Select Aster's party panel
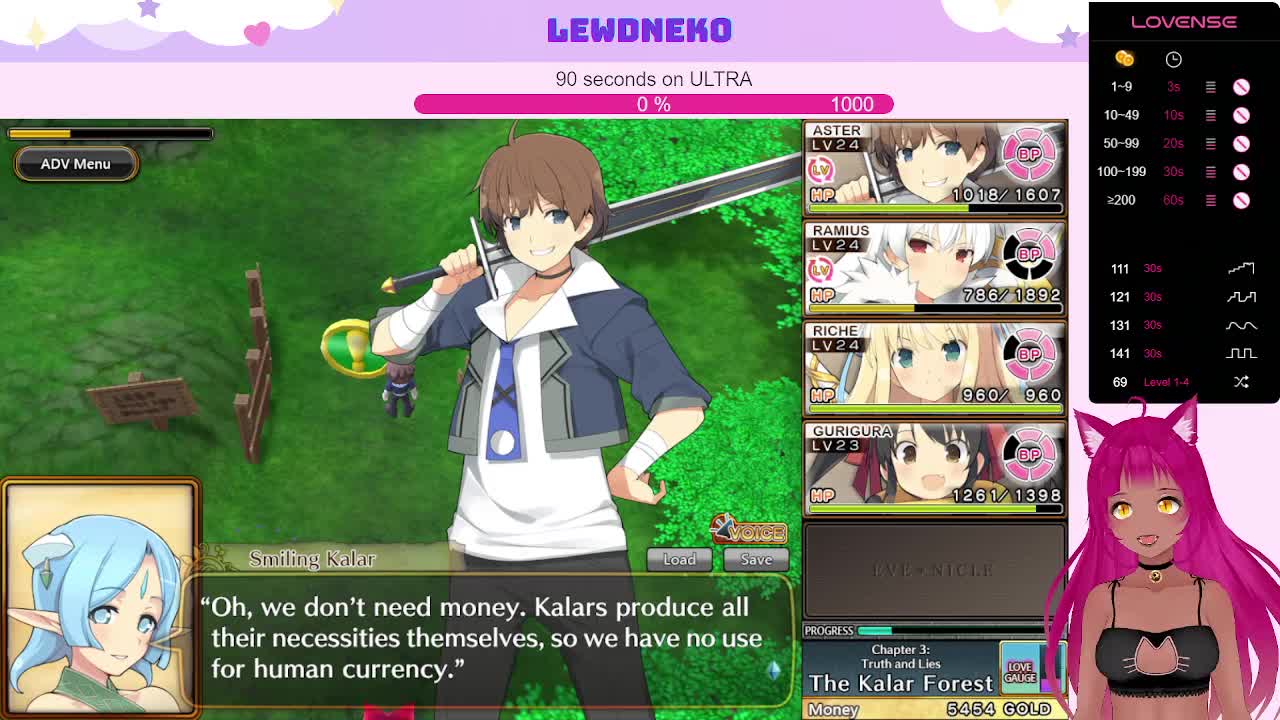1280x720 pixels. click(934, 167)
